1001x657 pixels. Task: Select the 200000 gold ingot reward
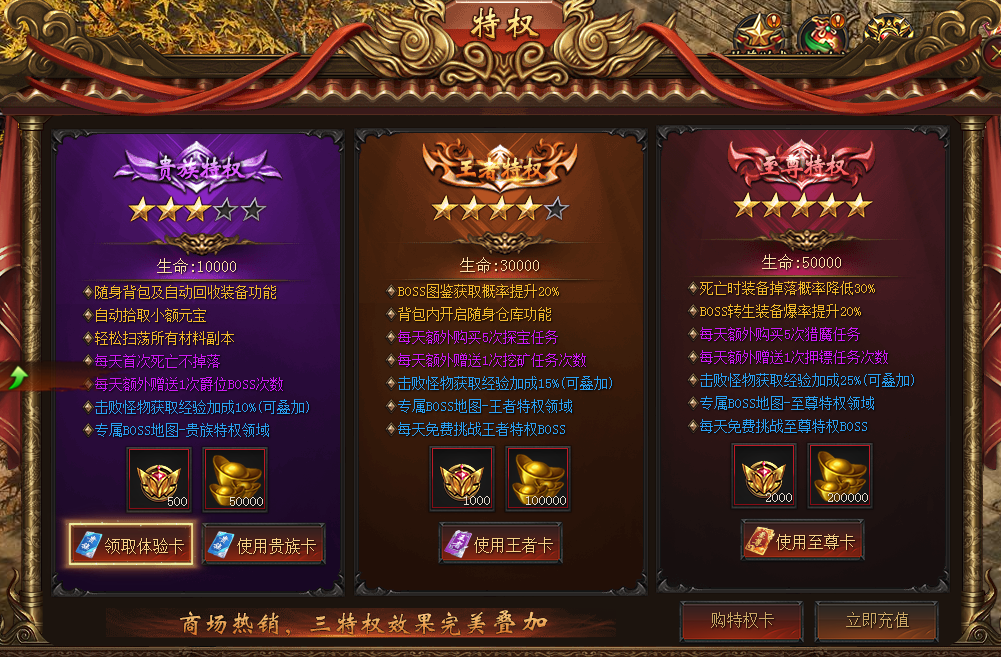[840, 475]
